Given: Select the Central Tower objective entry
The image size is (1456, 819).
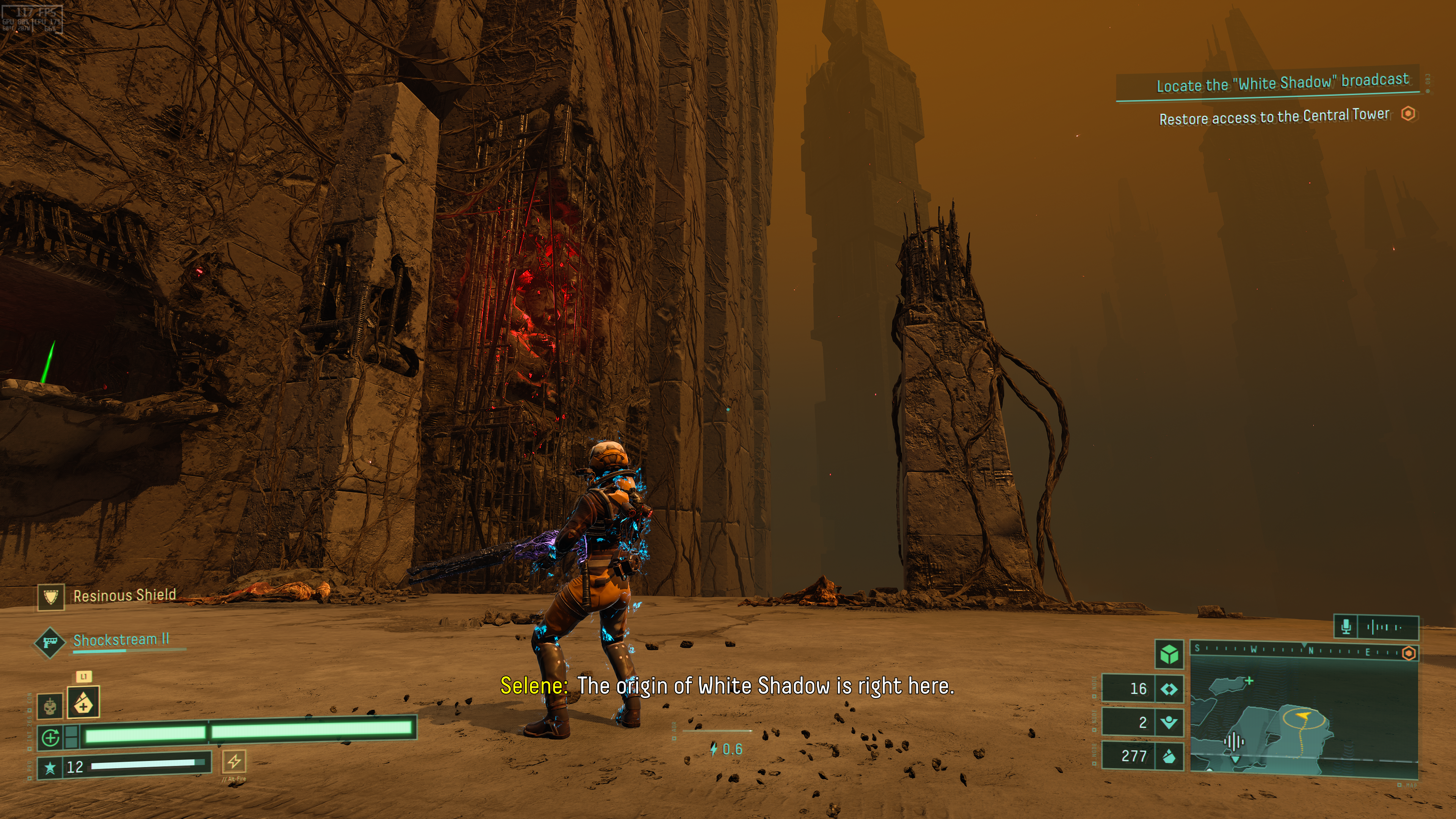Looking at the screenshot, I should coord(1274,117).
